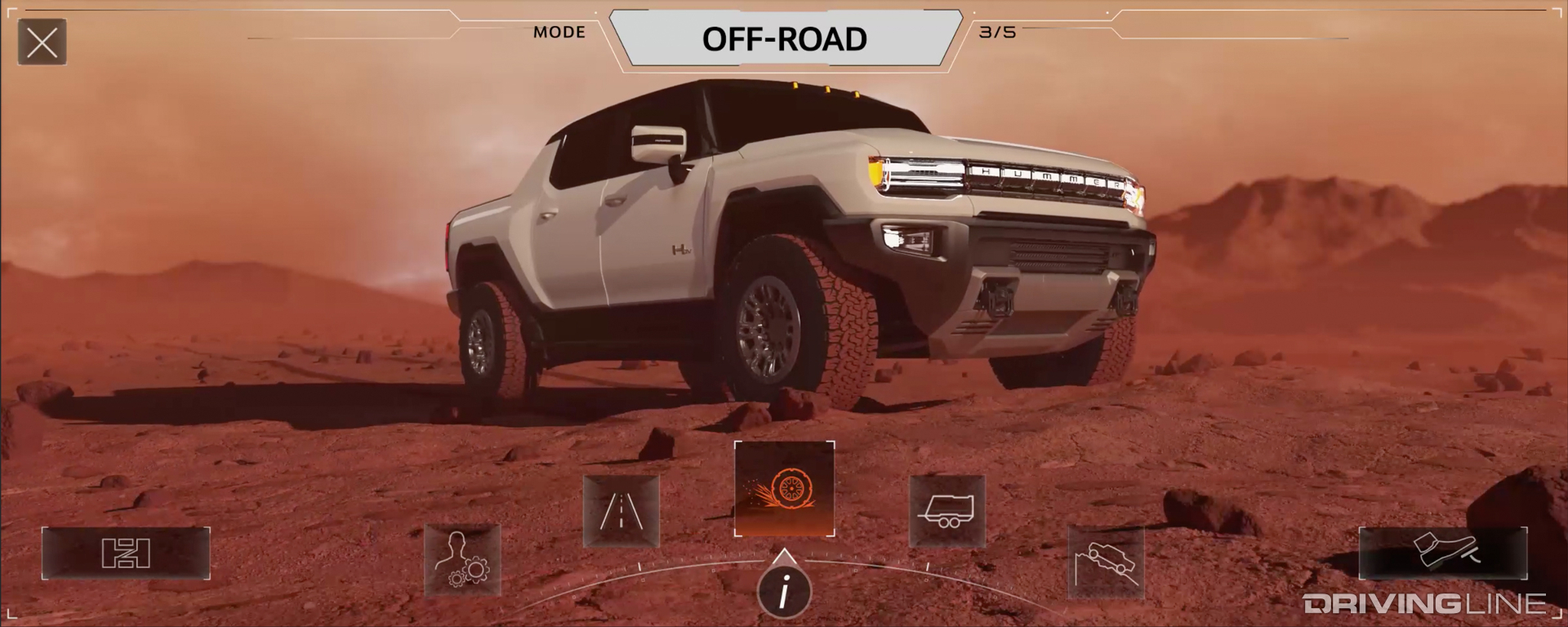The height and width of the screenshot is (627, 1568).
Task: Click the Hummer H logo button
Action: click(x=127, y=554)
